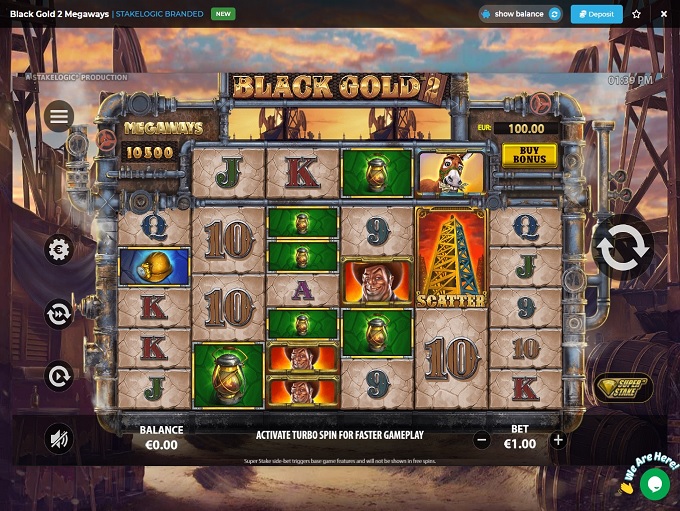Image resolution: width=680 pixels, height=511 pixels.
Task: Open autoplay with the circular play icon
Action: click(59, 376)
